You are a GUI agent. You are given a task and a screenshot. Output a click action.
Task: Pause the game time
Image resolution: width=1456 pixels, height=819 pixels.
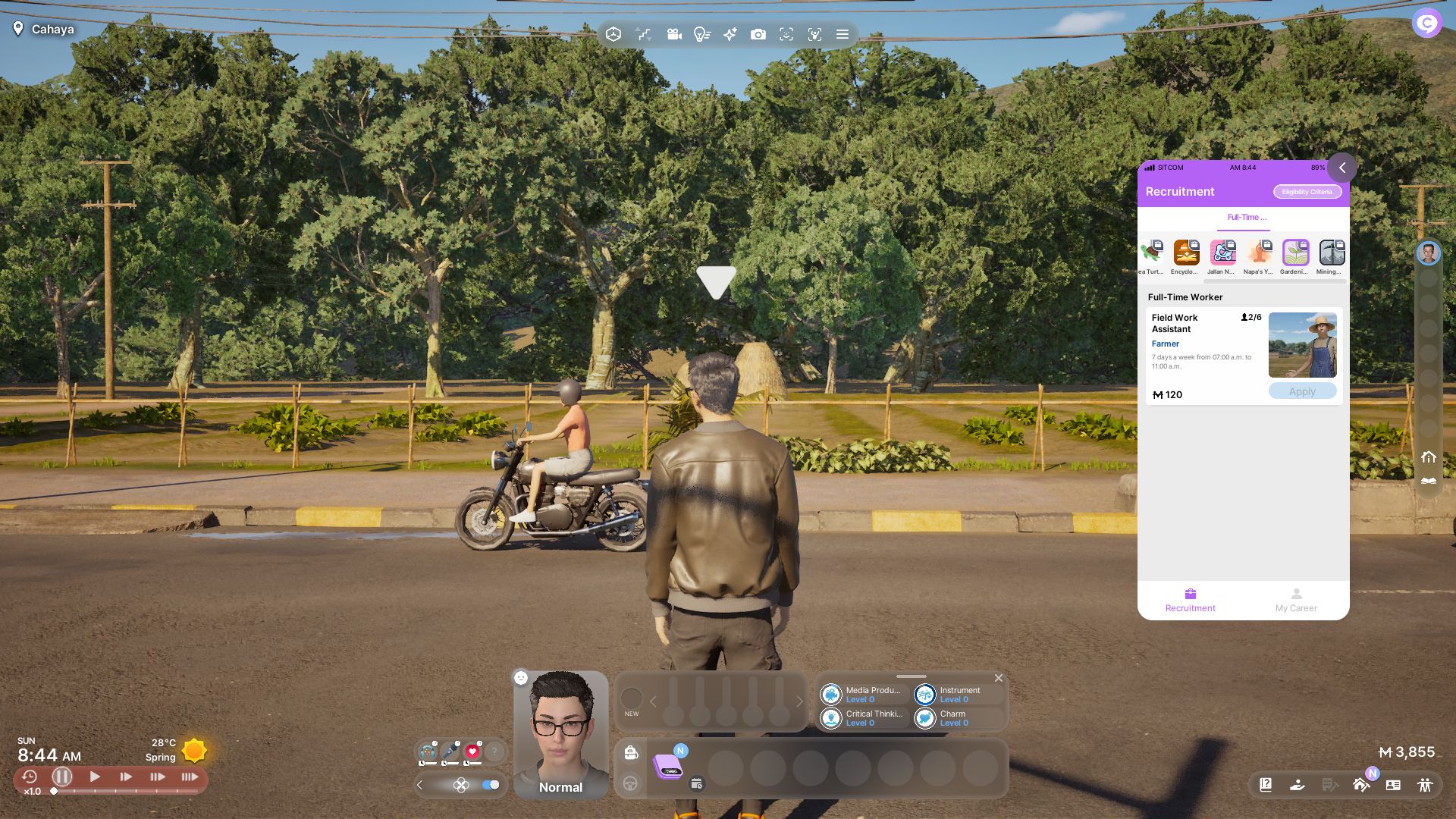click(x=62, y=777)
